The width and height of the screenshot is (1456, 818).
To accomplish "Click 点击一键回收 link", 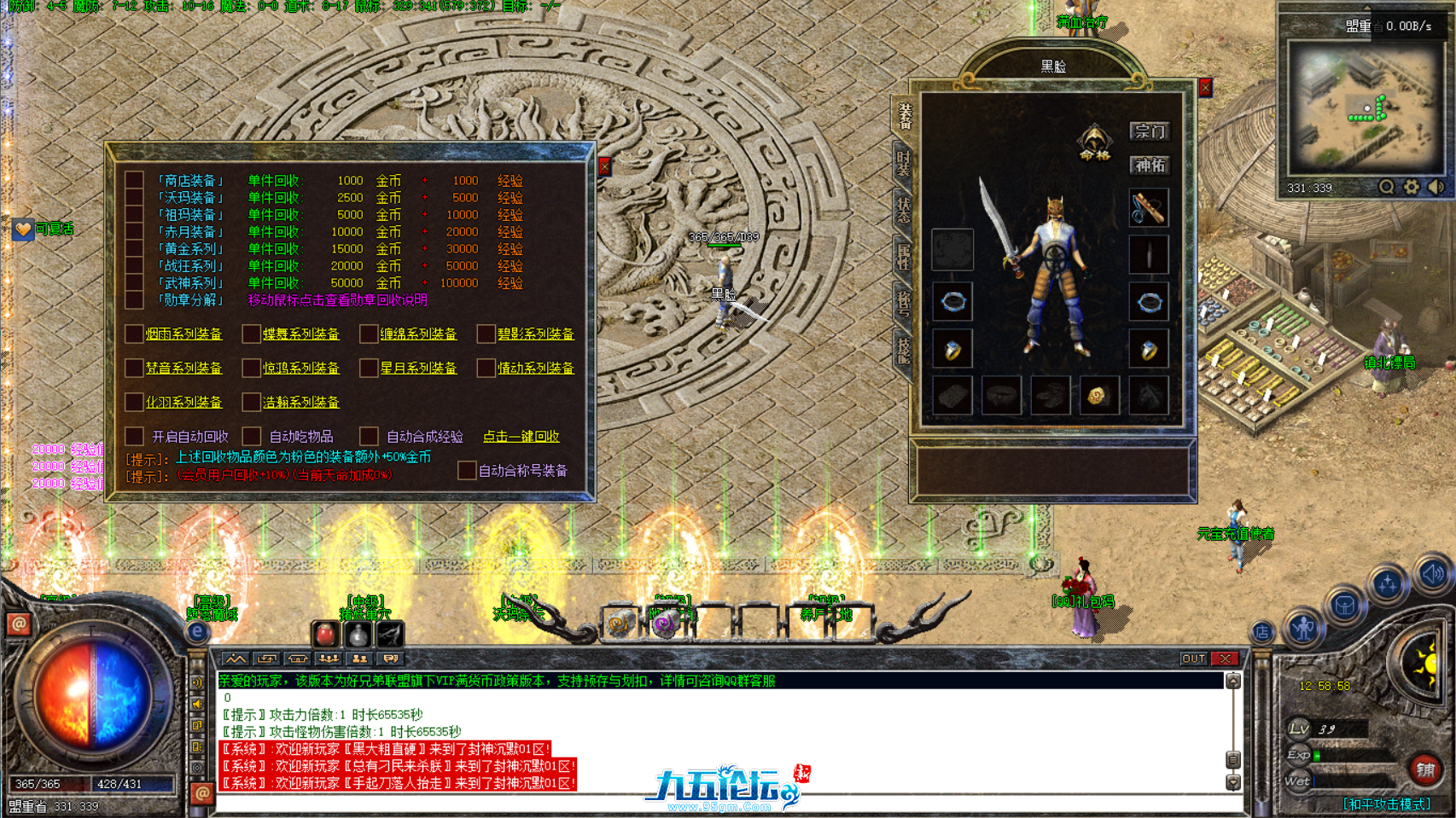I will pyautogui.click(x=523, y=437).
